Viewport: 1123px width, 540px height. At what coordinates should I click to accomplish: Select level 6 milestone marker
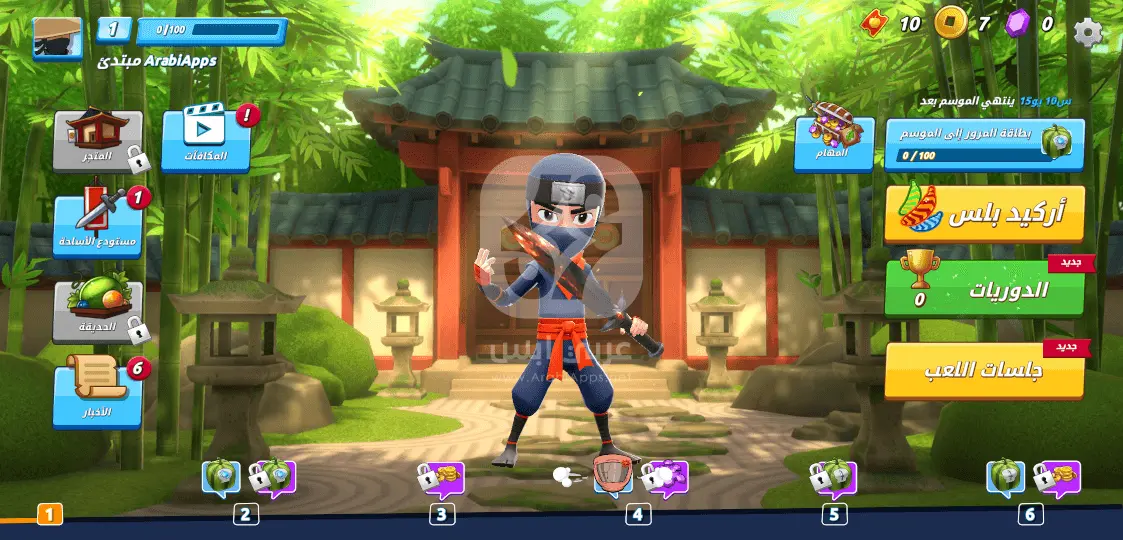tap(1031, 514)
